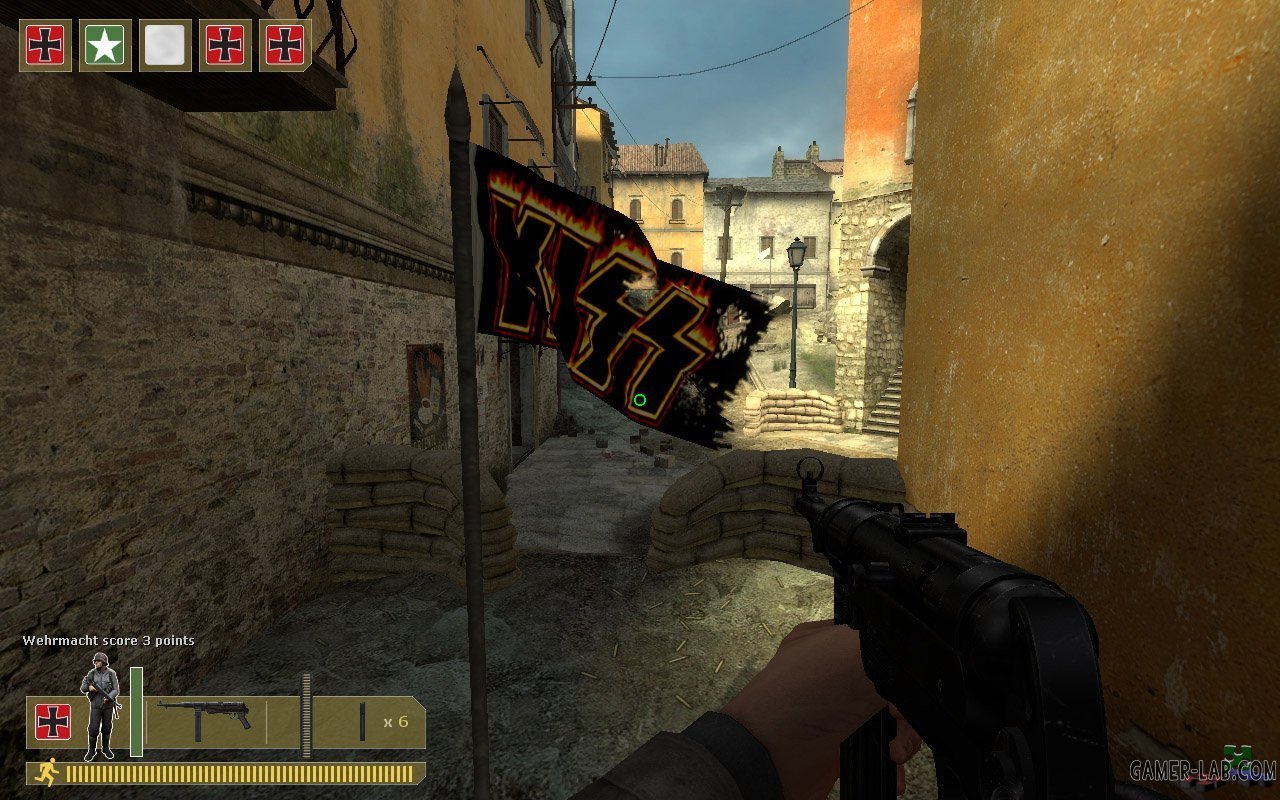Click the green star Allied flag icon
1280x800 pixels.
coord(105,45)
